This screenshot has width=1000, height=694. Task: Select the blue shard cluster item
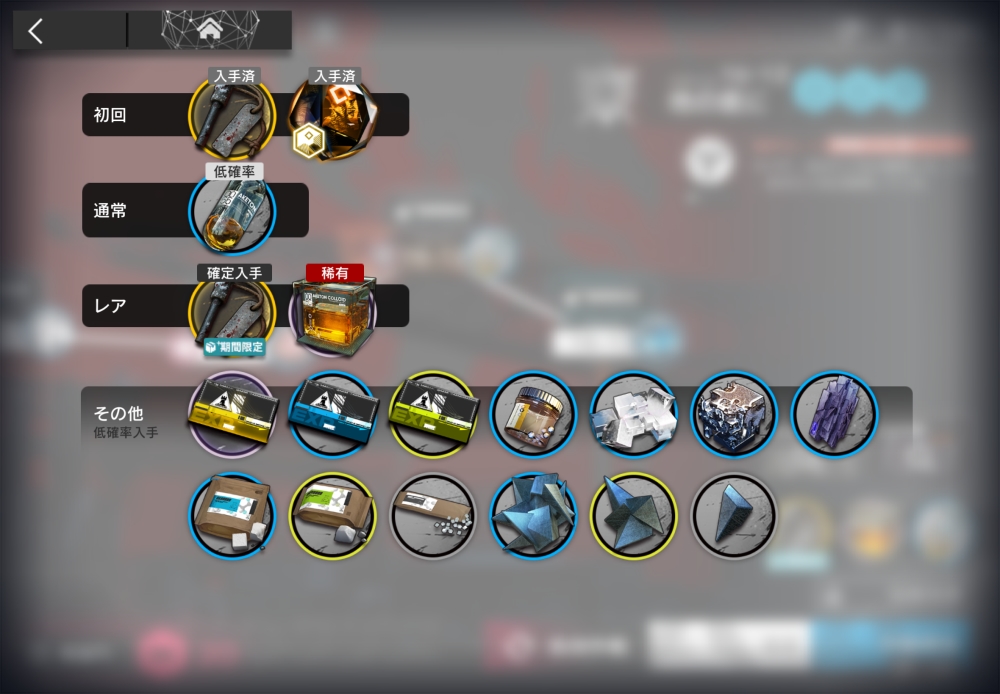(x=533, y=514)
